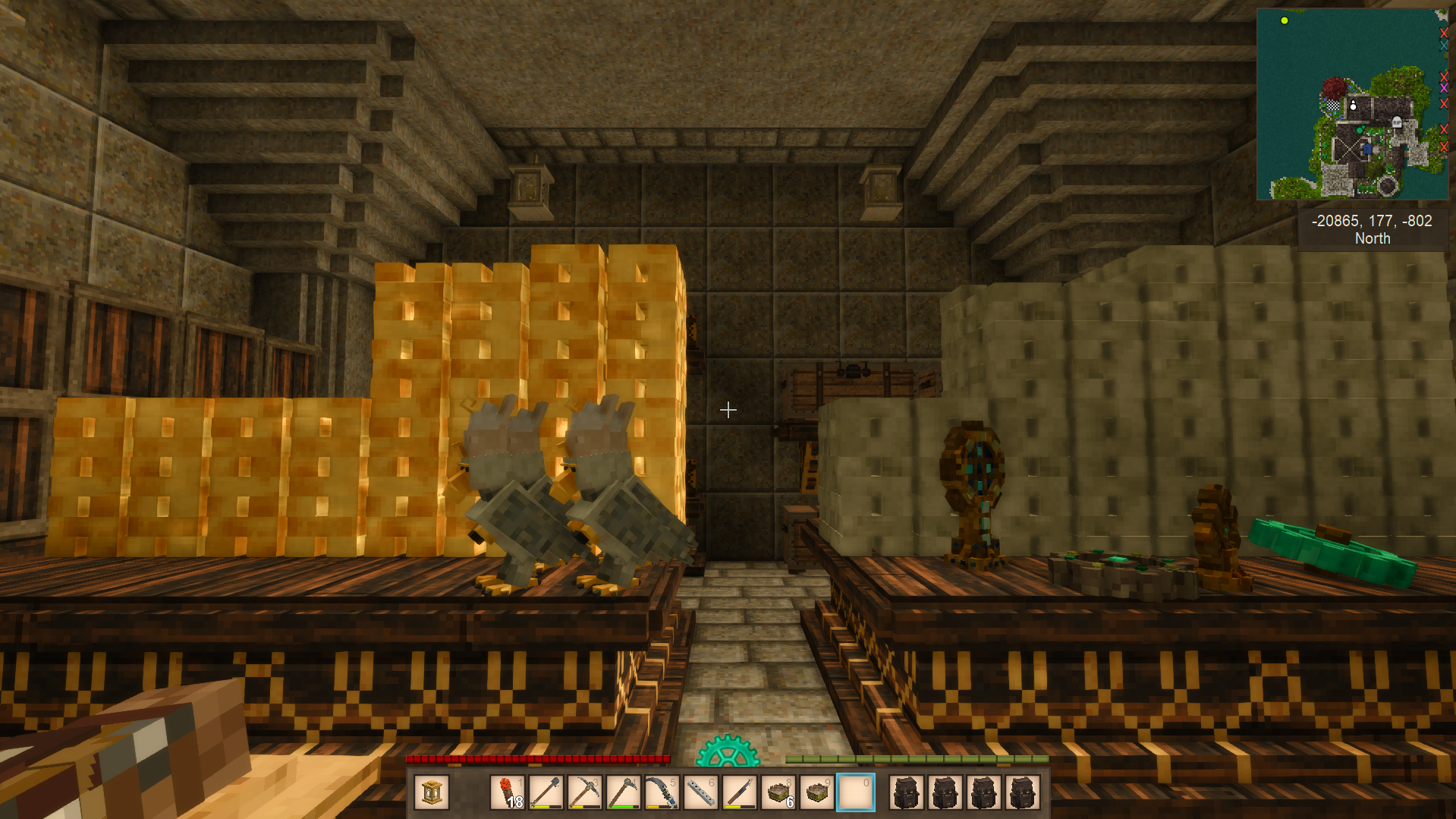
Task: Select the item stack of 6
Action: pos(778,793)
